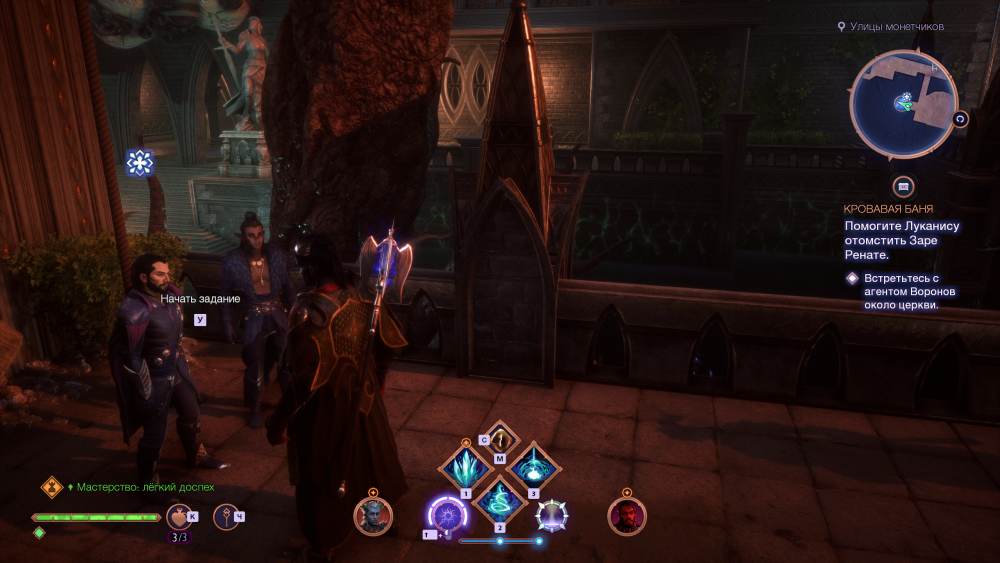Use the healing potion icon
1000x563 pixels.
pyautogui.click(x=177, y=517)
